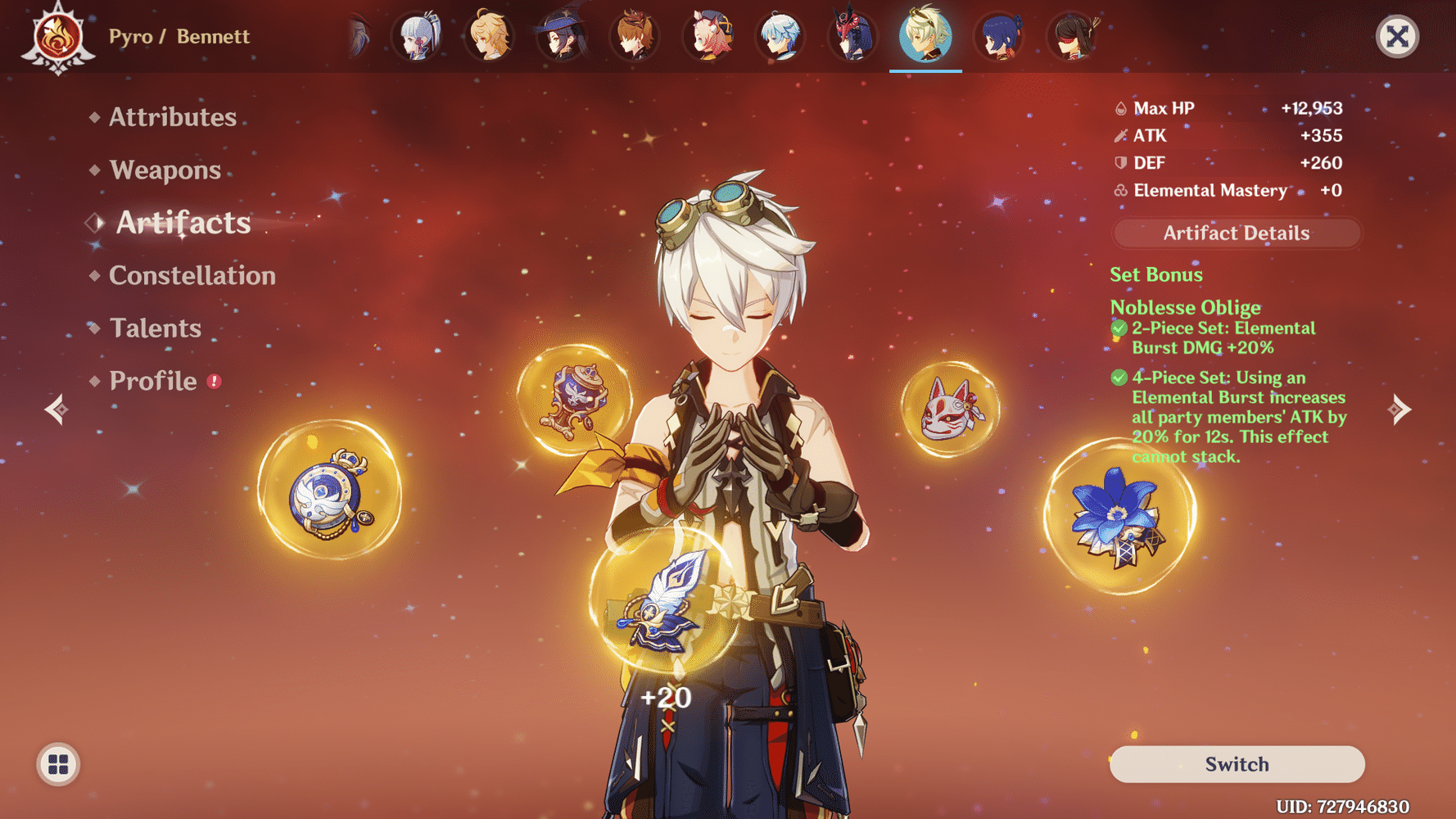Go to the next character with right arrow
This screenshot has width=1456, height=819.
(x=1399, y=409)
